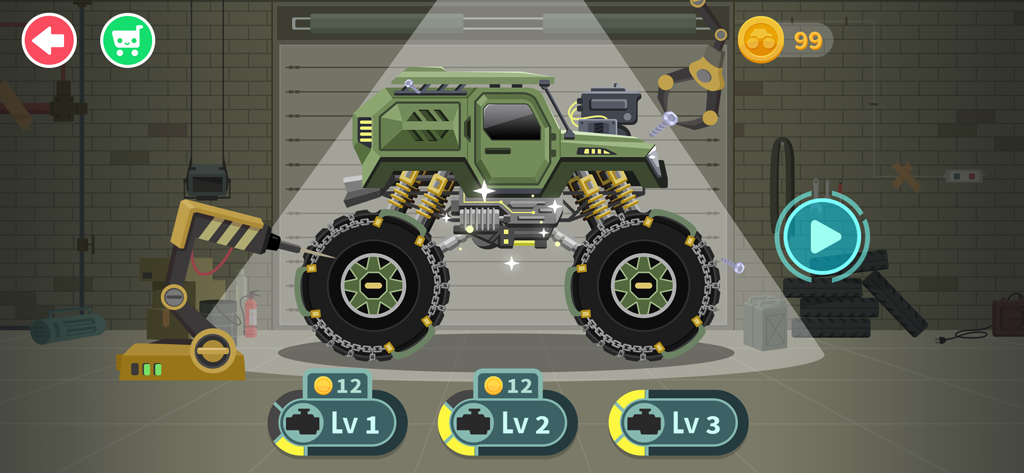
Task: Purchase the Lv 2 engine upgrade
Action: [509, 423]
